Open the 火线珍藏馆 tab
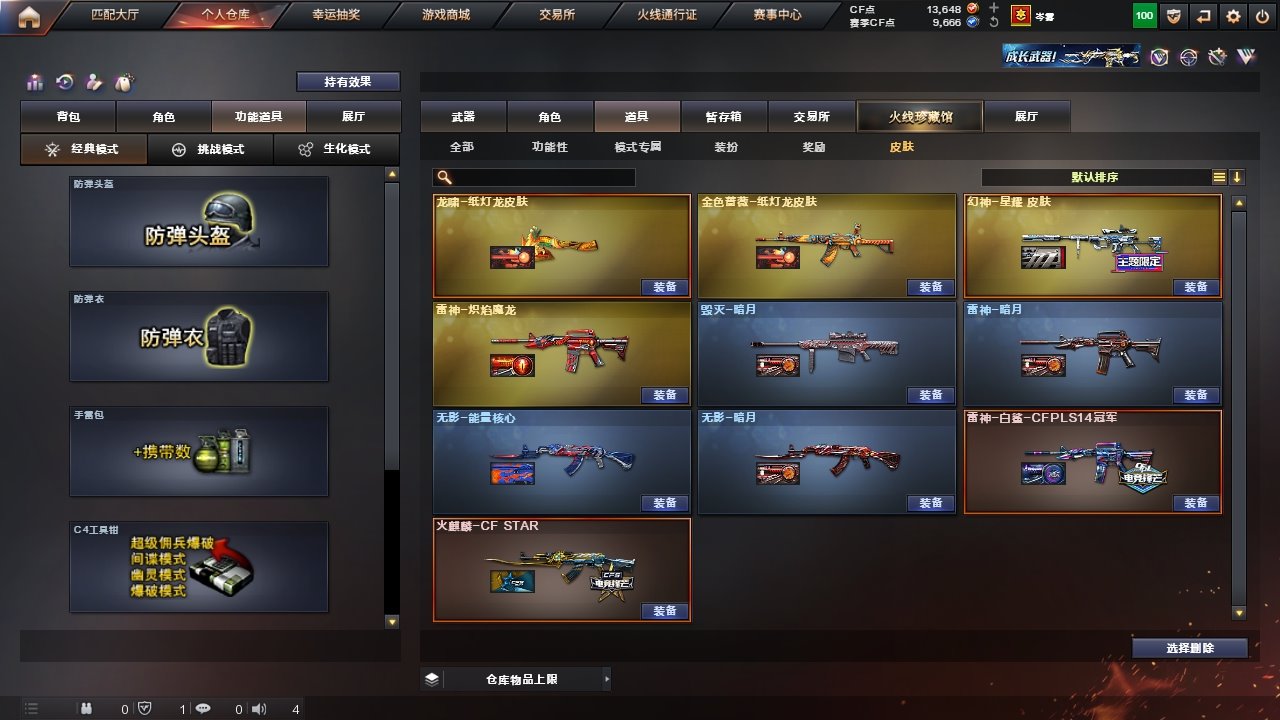Image resolution: width=1280 pixels, height=720 pixels. [920, 117]
